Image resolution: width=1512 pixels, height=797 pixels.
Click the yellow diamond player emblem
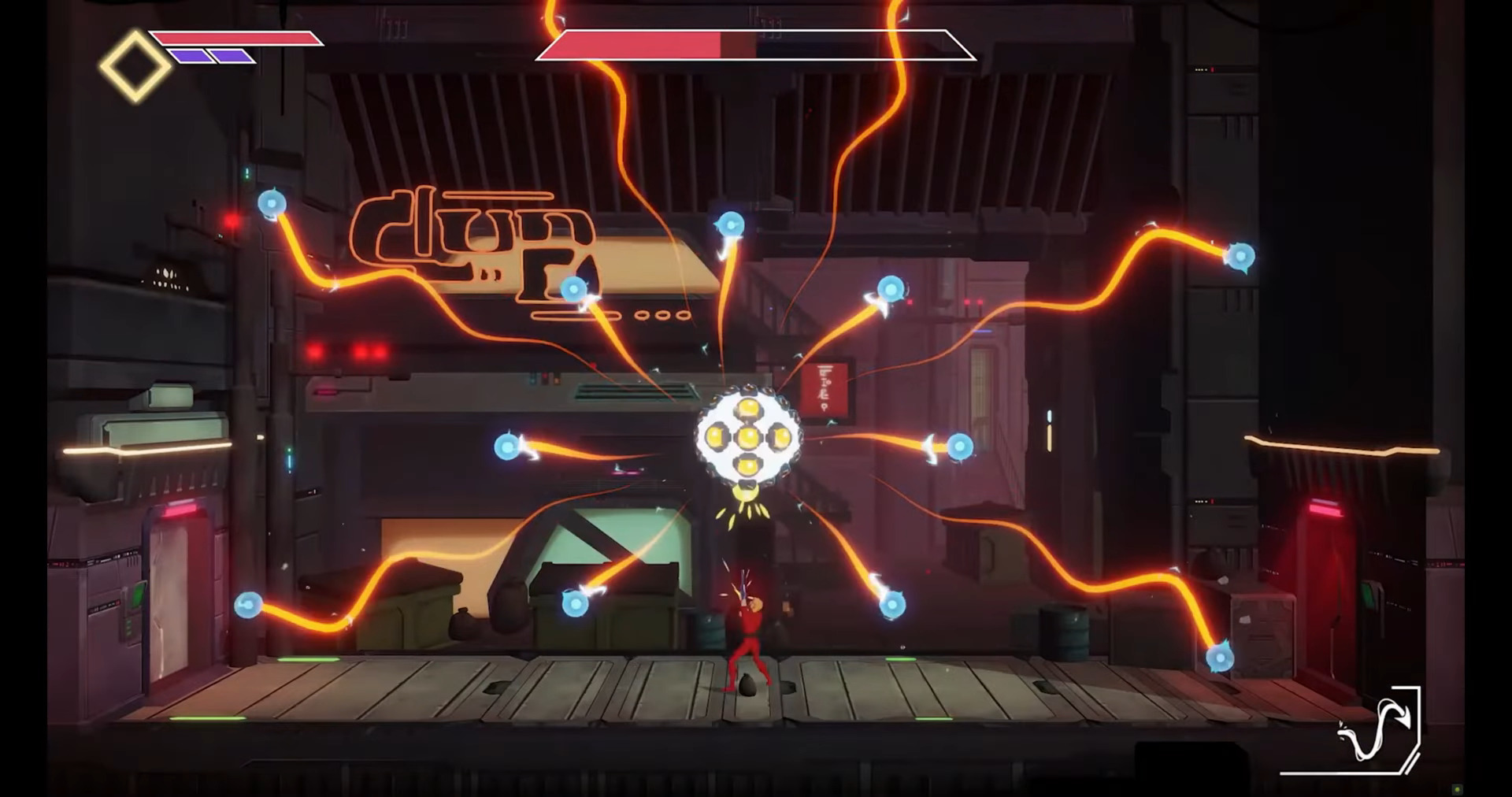click(x=135, y=67)
